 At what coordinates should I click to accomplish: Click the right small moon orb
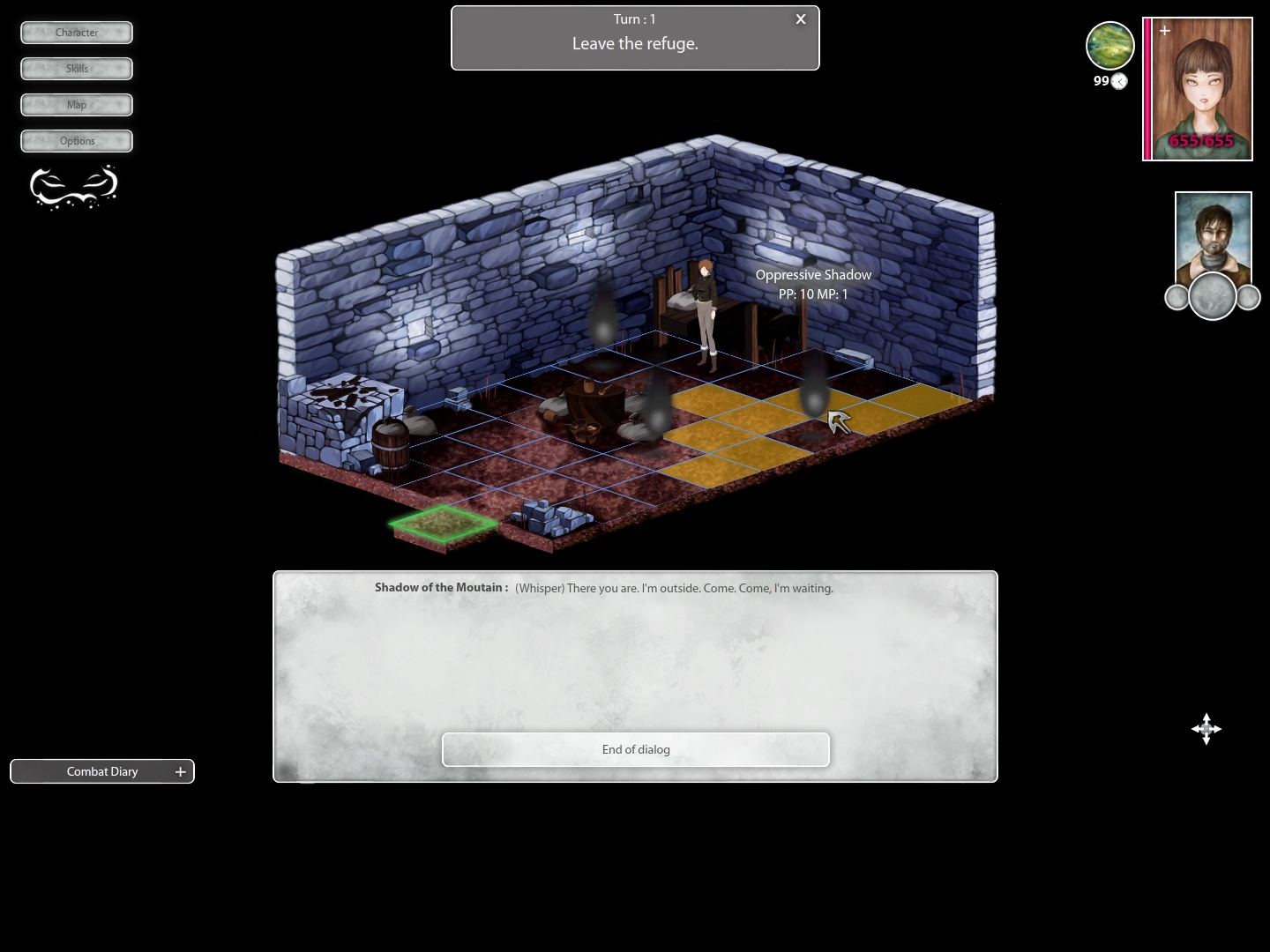tap(1248, 297)
